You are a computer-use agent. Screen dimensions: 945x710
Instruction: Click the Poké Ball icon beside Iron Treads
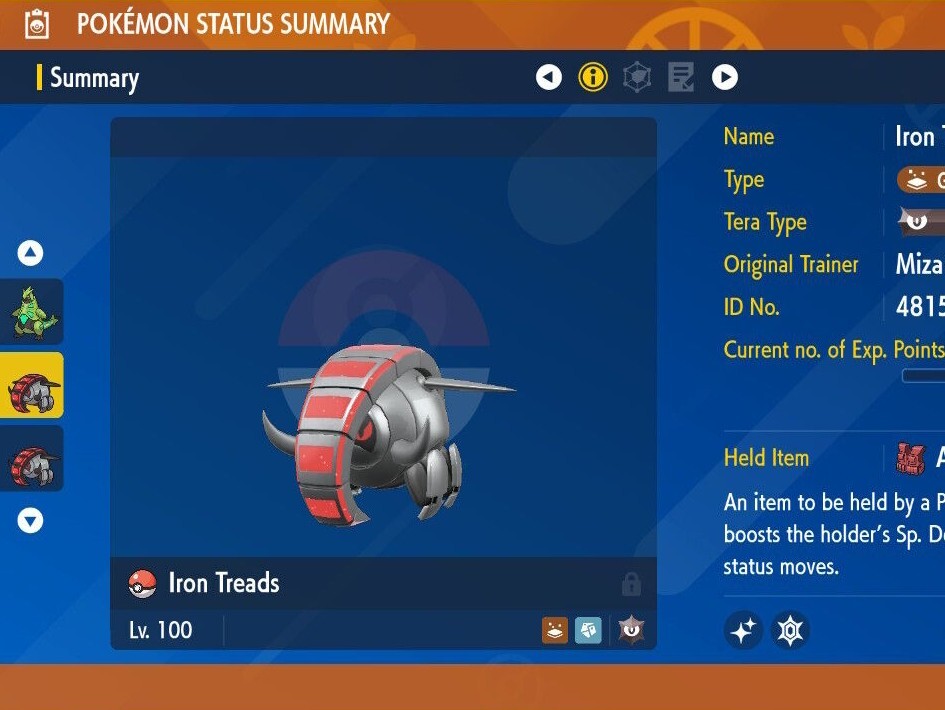coord(143,584)
